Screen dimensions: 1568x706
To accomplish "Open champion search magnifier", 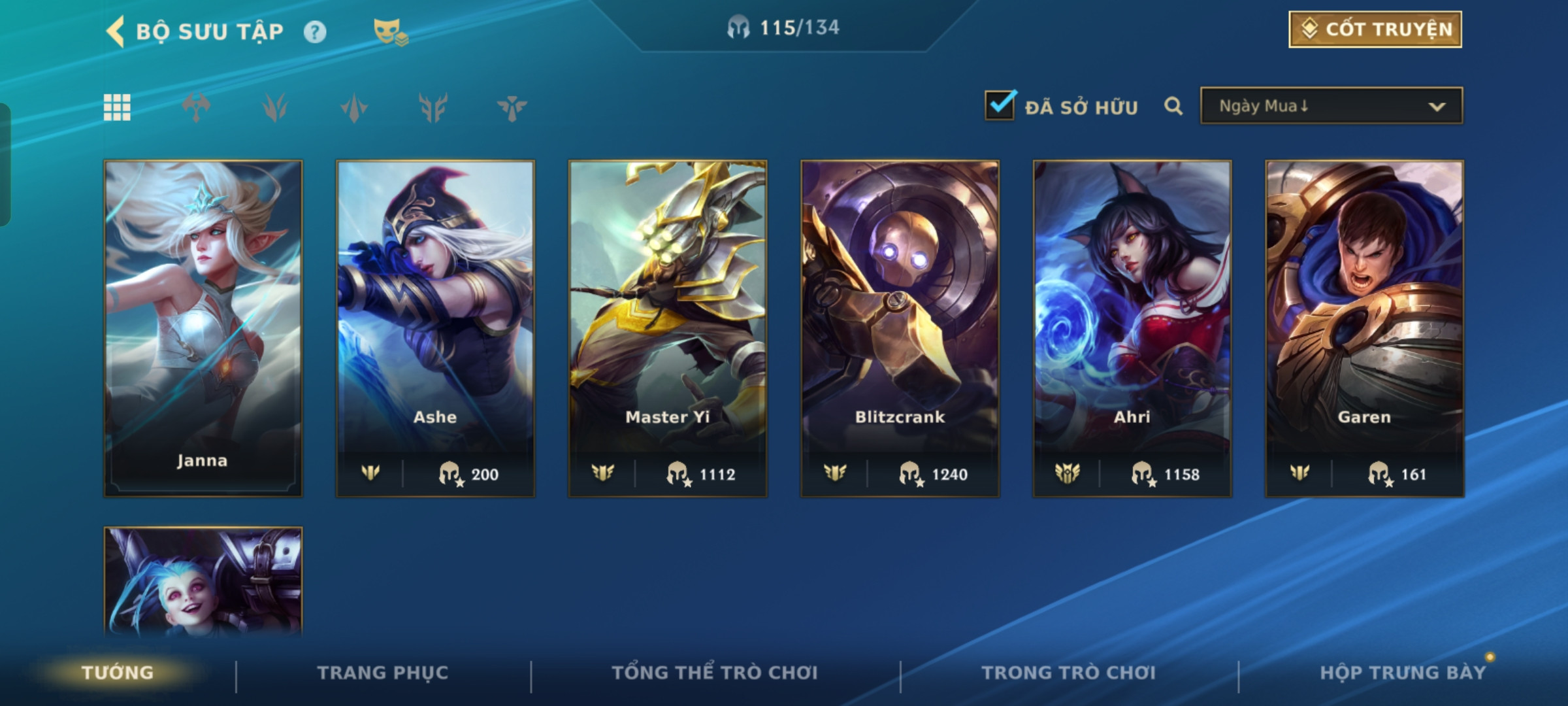I will (1173, 106).
